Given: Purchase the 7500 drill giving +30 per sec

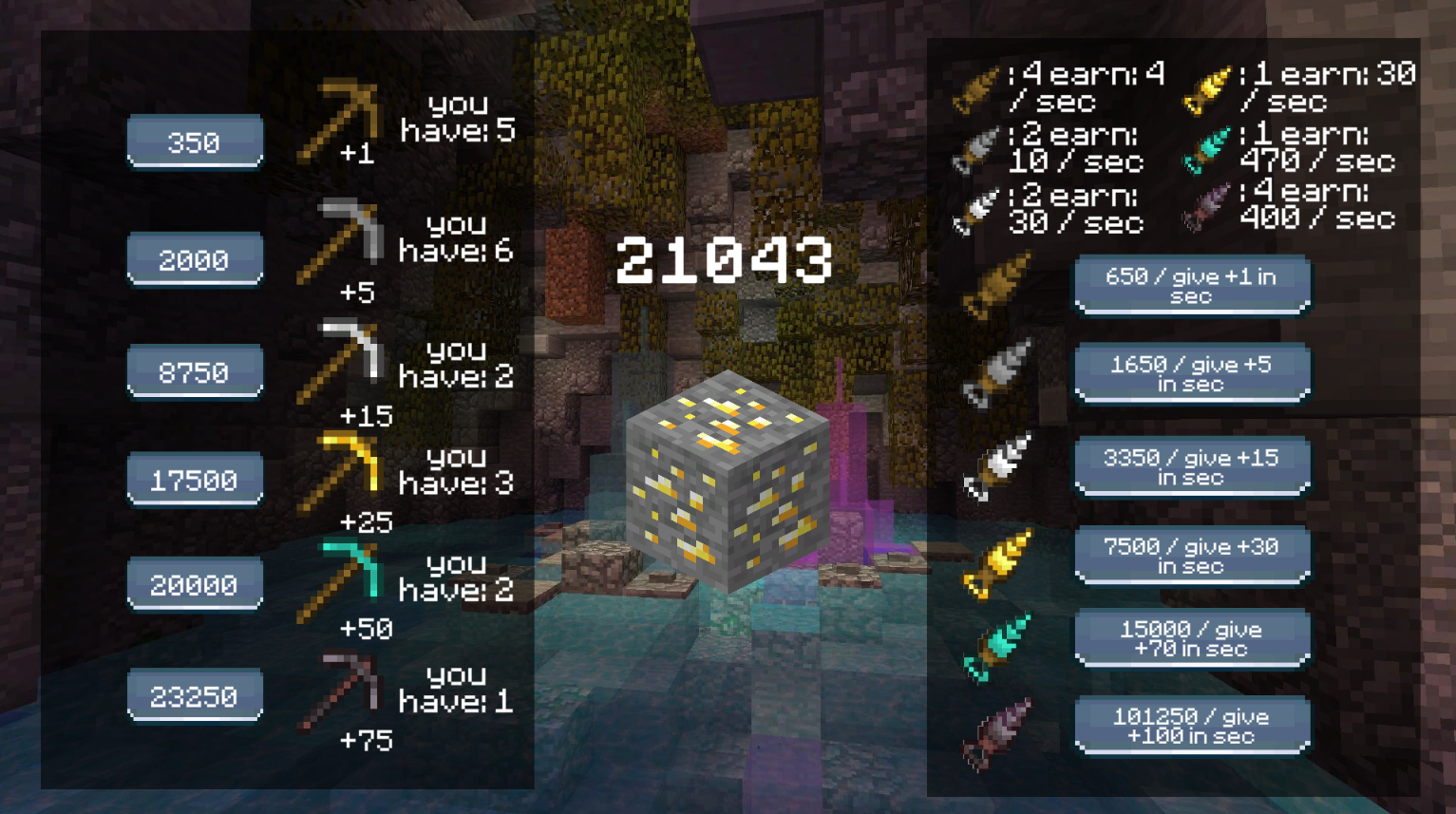Looking at the screenshot, I should point(1190,554).
